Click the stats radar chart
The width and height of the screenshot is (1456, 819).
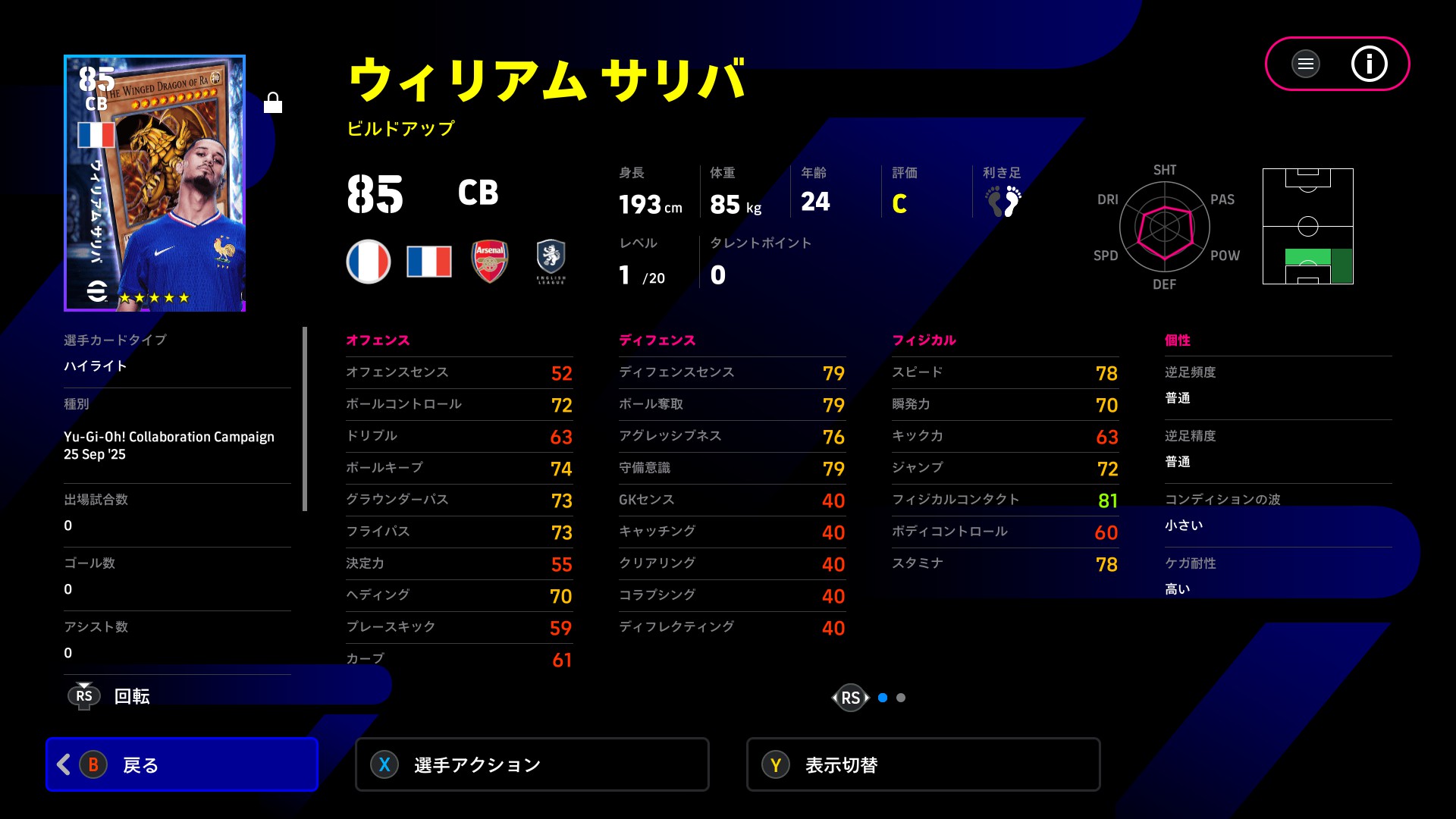[x=1164, y=227]
